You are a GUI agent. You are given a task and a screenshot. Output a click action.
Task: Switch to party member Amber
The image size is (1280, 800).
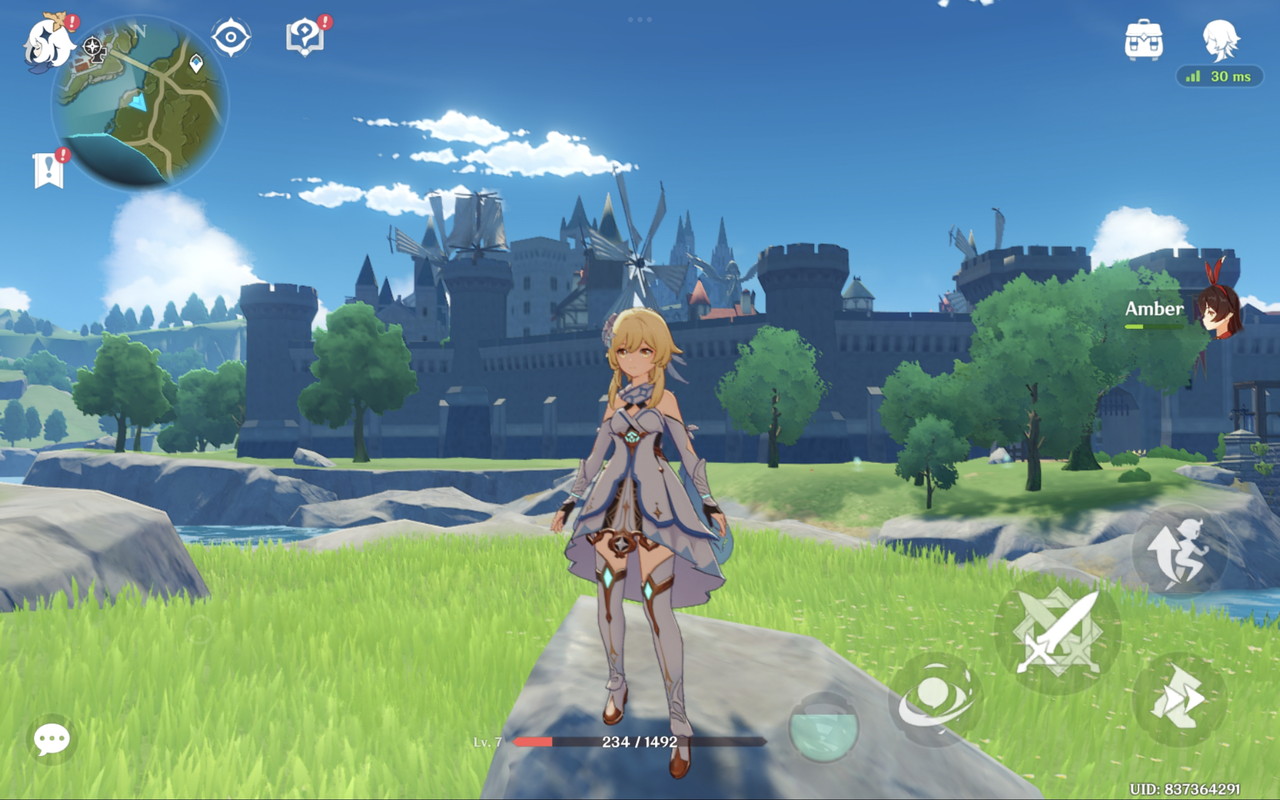pyautogui.click(x=1219, y=311)
